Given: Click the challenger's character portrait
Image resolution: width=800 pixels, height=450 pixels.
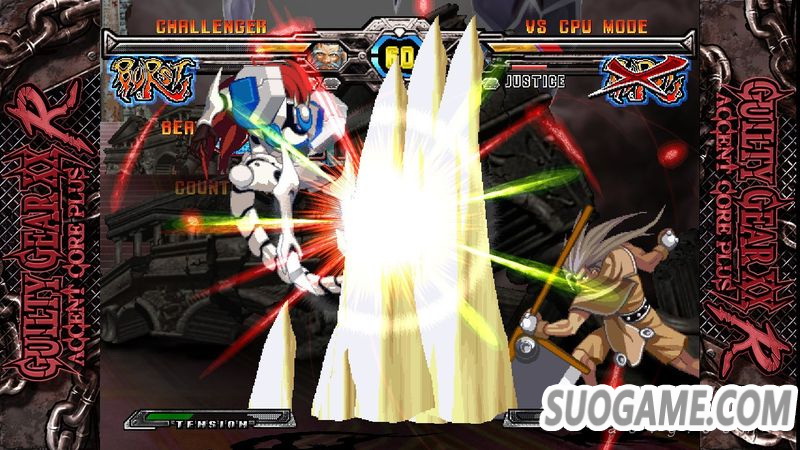Looking at the screenshot, I should click(323, 54).
